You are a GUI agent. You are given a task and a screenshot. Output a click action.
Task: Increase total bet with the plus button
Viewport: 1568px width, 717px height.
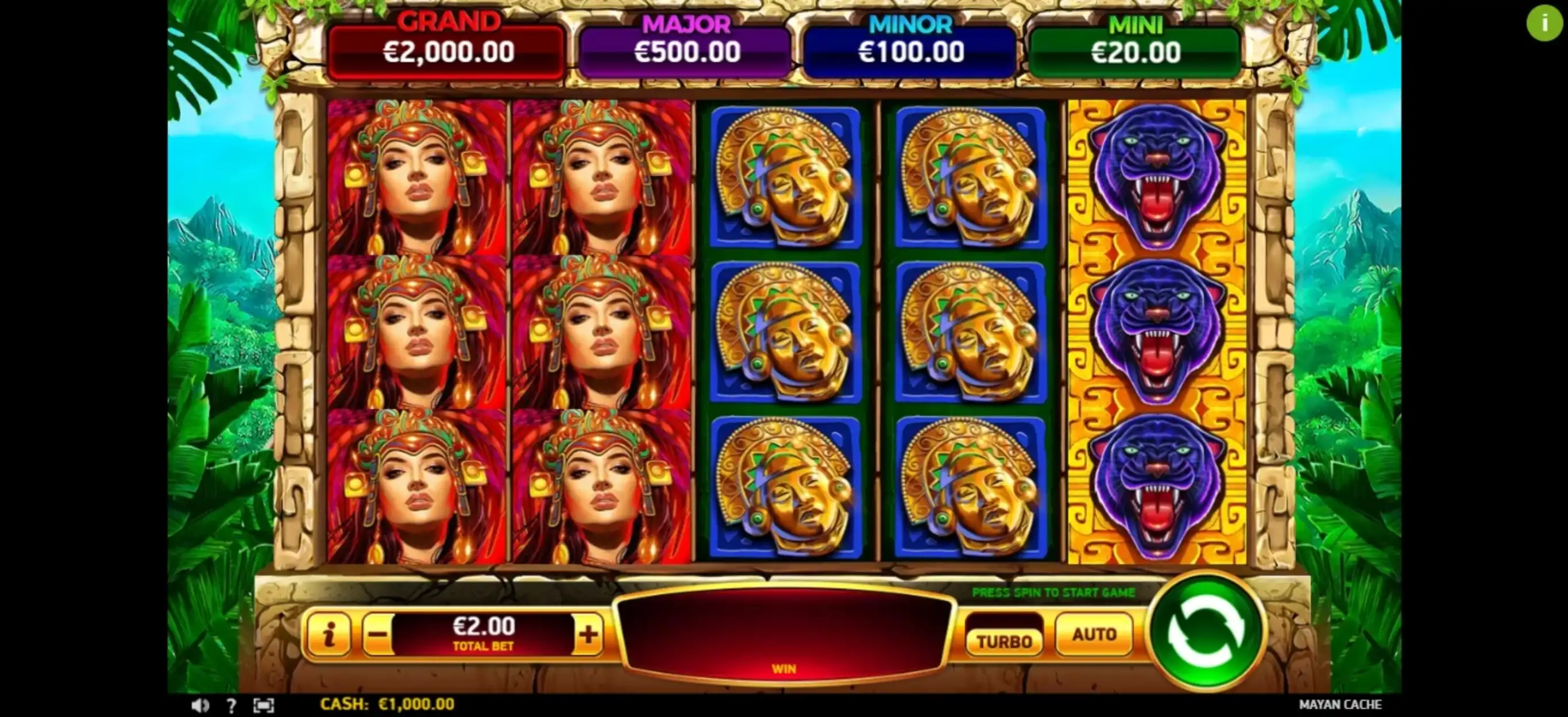(588, 635)
